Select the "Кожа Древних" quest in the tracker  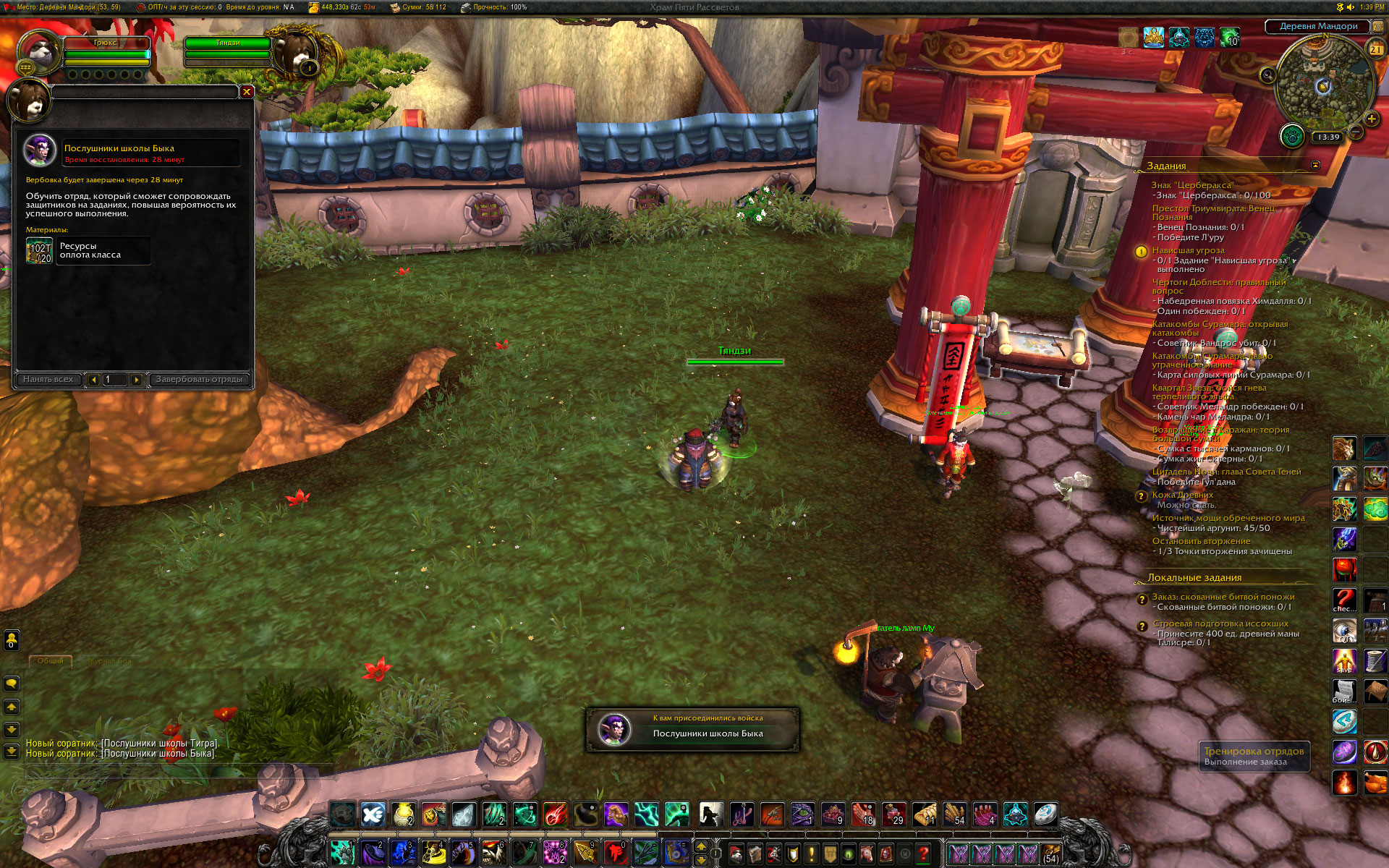1182,495
